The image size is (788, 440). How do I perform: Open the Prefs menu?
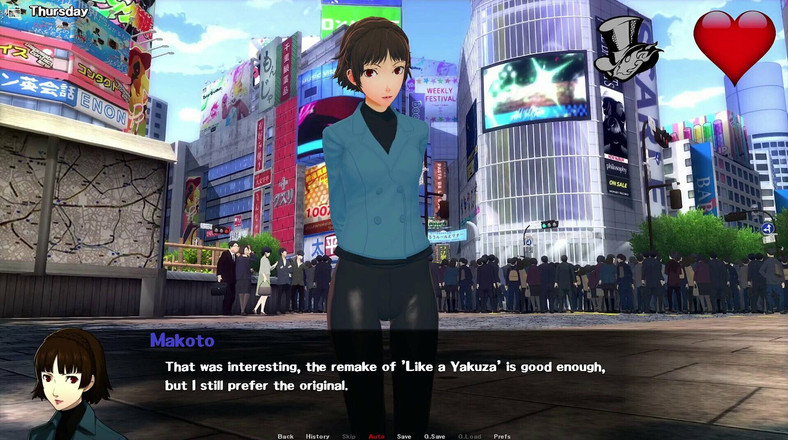coord(502,436)
